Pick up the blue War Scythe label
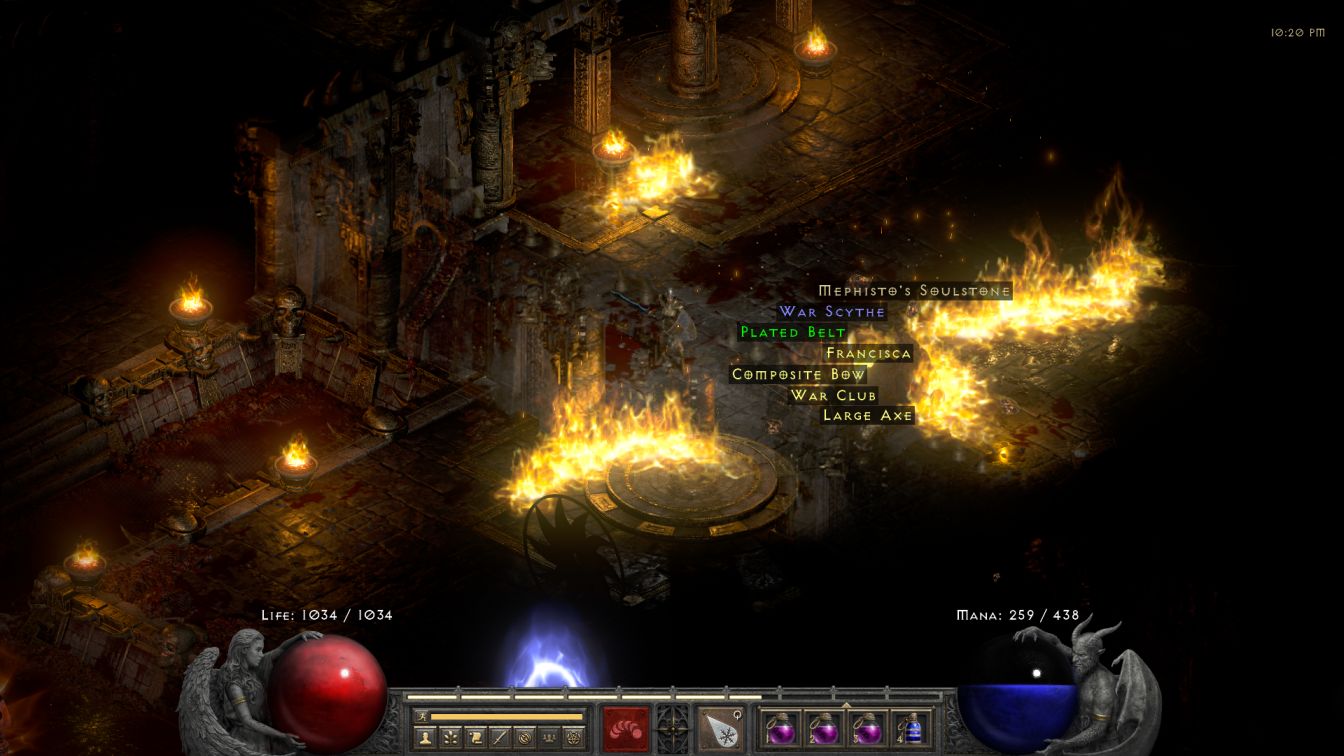The height and width of the screenshot is (756, 1344). pyautogui.click(x=832, y=312)
